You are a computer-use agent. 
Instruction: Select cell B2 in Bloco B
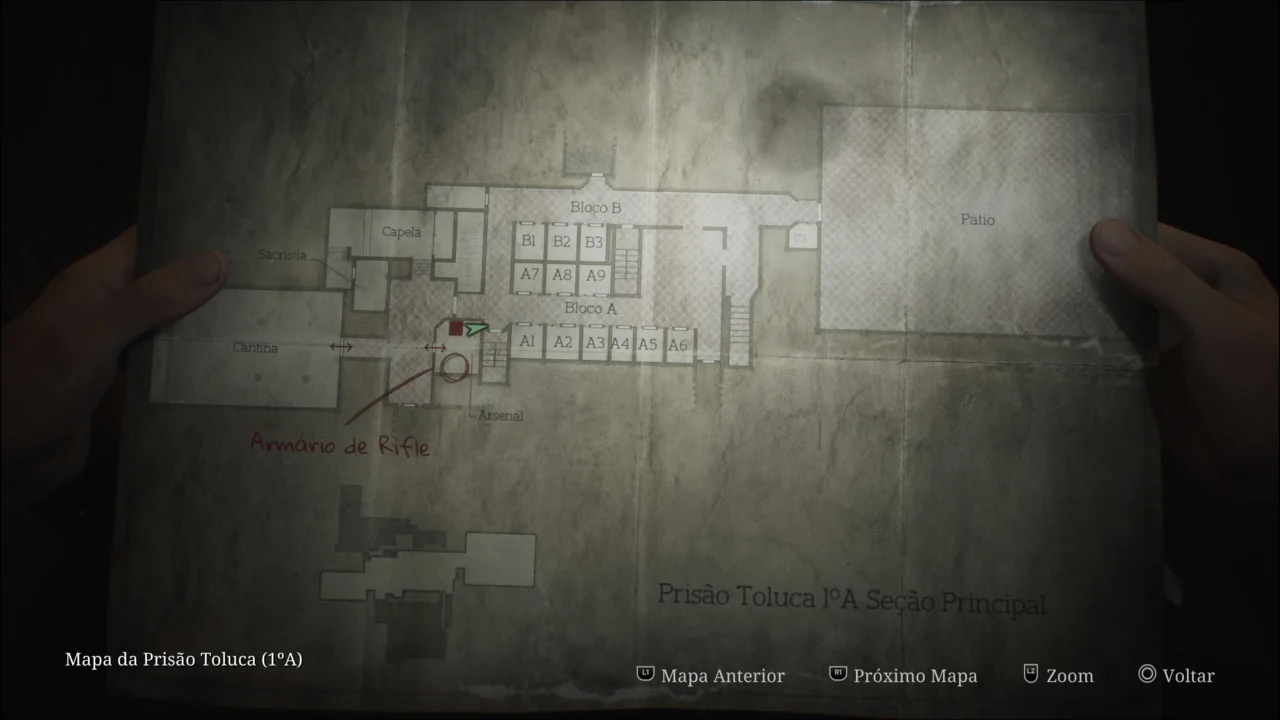(x=561, y=240)
